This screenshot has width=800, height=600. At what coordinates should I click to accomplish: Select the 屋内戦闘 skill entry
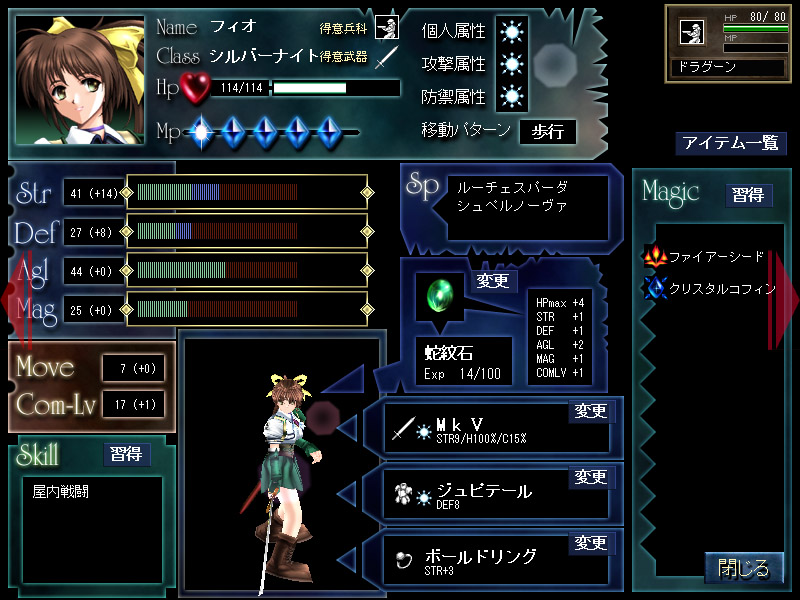(x=61, y=492)
